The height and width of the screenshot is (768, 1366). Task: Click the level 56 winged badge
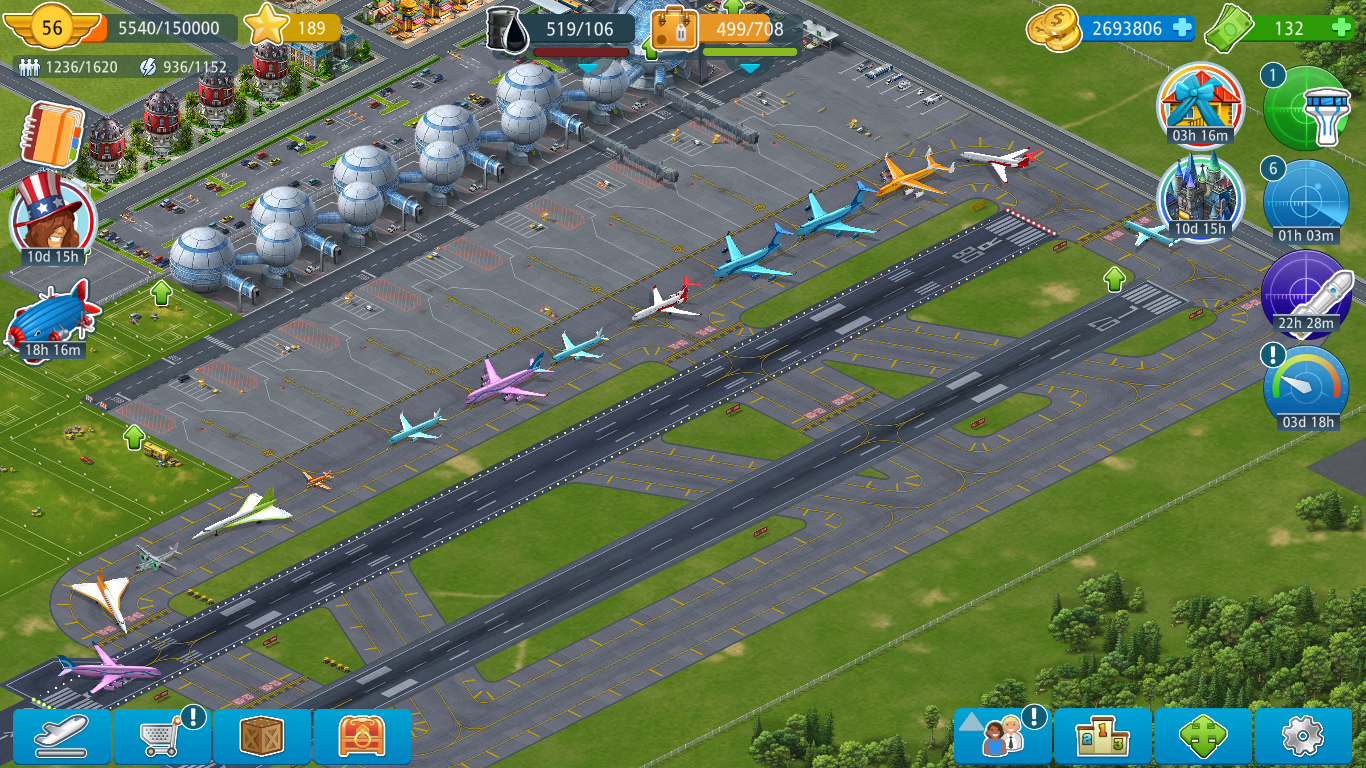pyautogui.click(x=52, y=27)
